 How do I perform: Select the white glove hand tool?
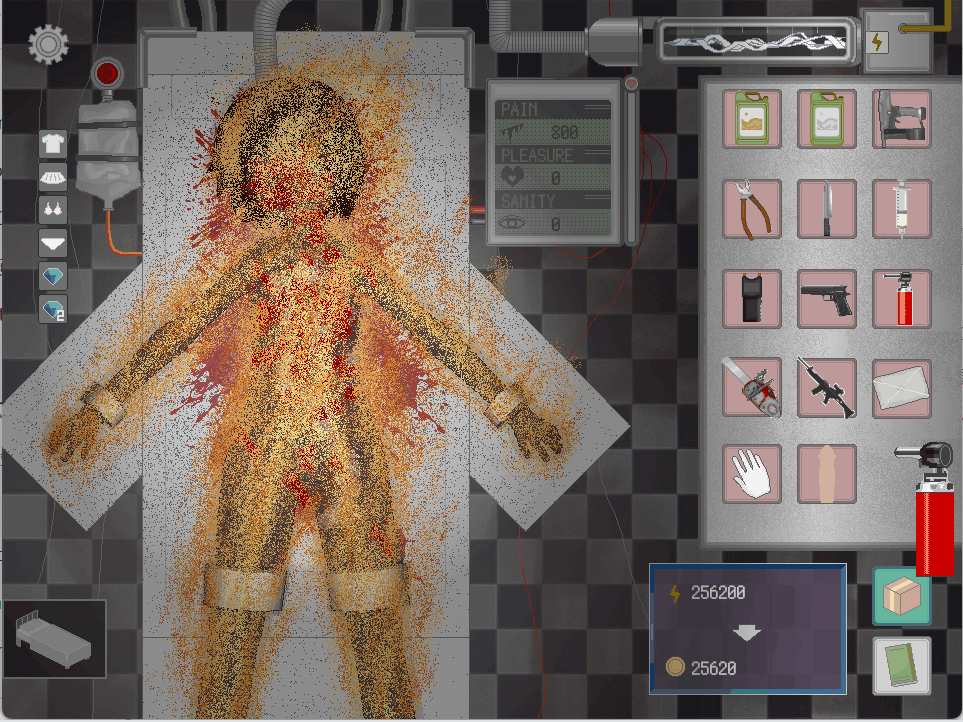752,474
